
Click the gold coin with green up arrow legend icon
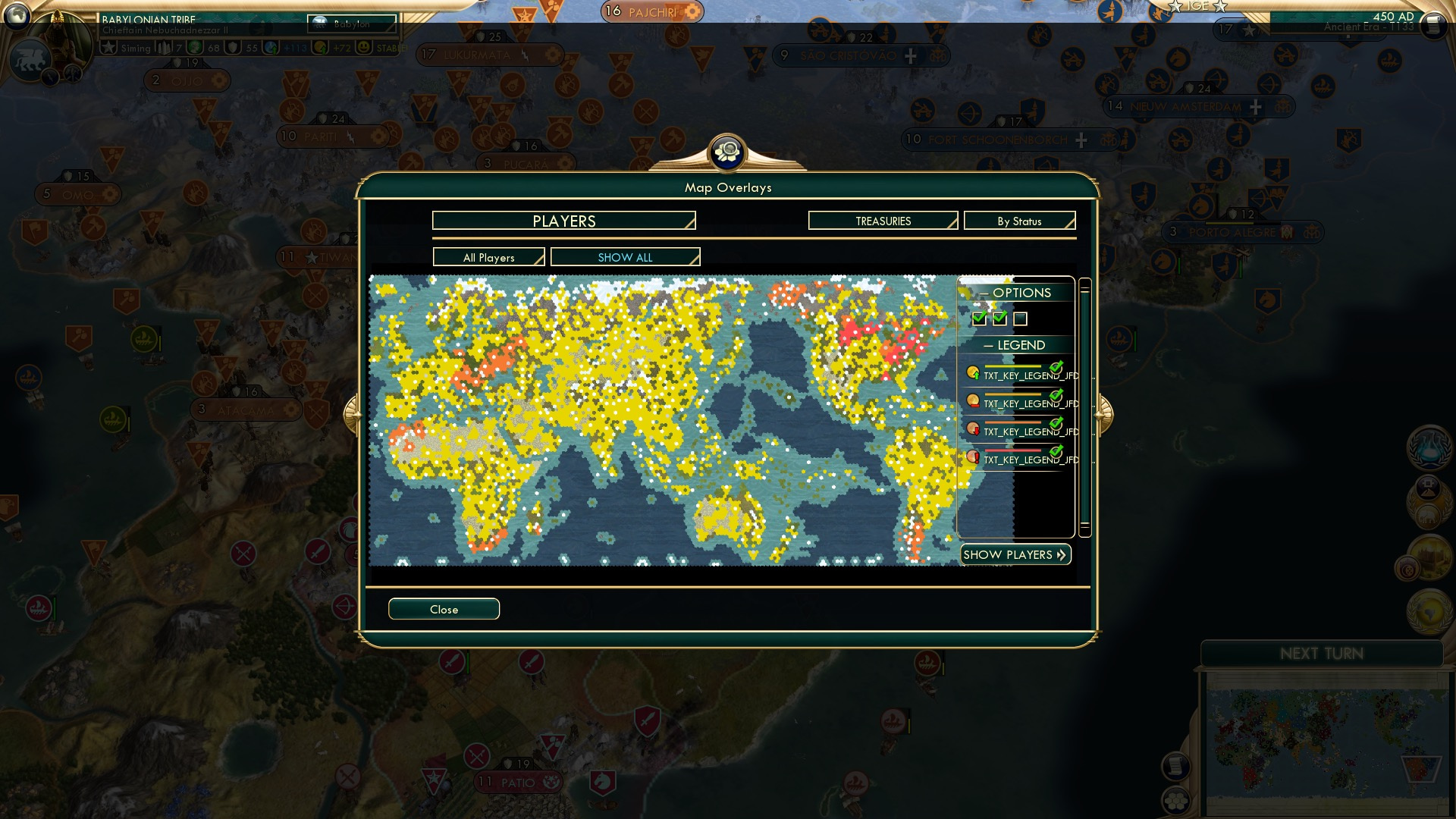click(x=974, y=372)
